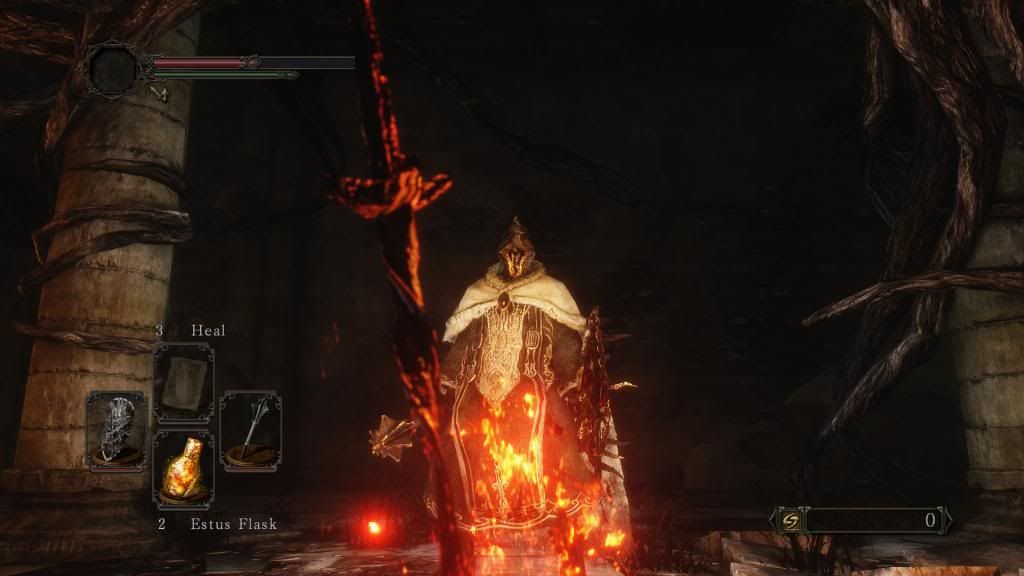Select the left-hand shield slot

(116, 430)
